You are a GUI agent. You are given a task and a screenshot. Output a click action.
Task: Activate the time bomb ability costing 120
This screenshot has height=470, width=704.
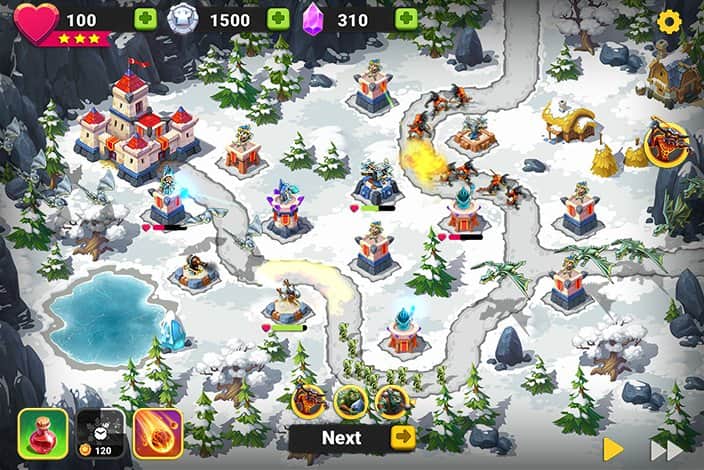tap(101, 433)
